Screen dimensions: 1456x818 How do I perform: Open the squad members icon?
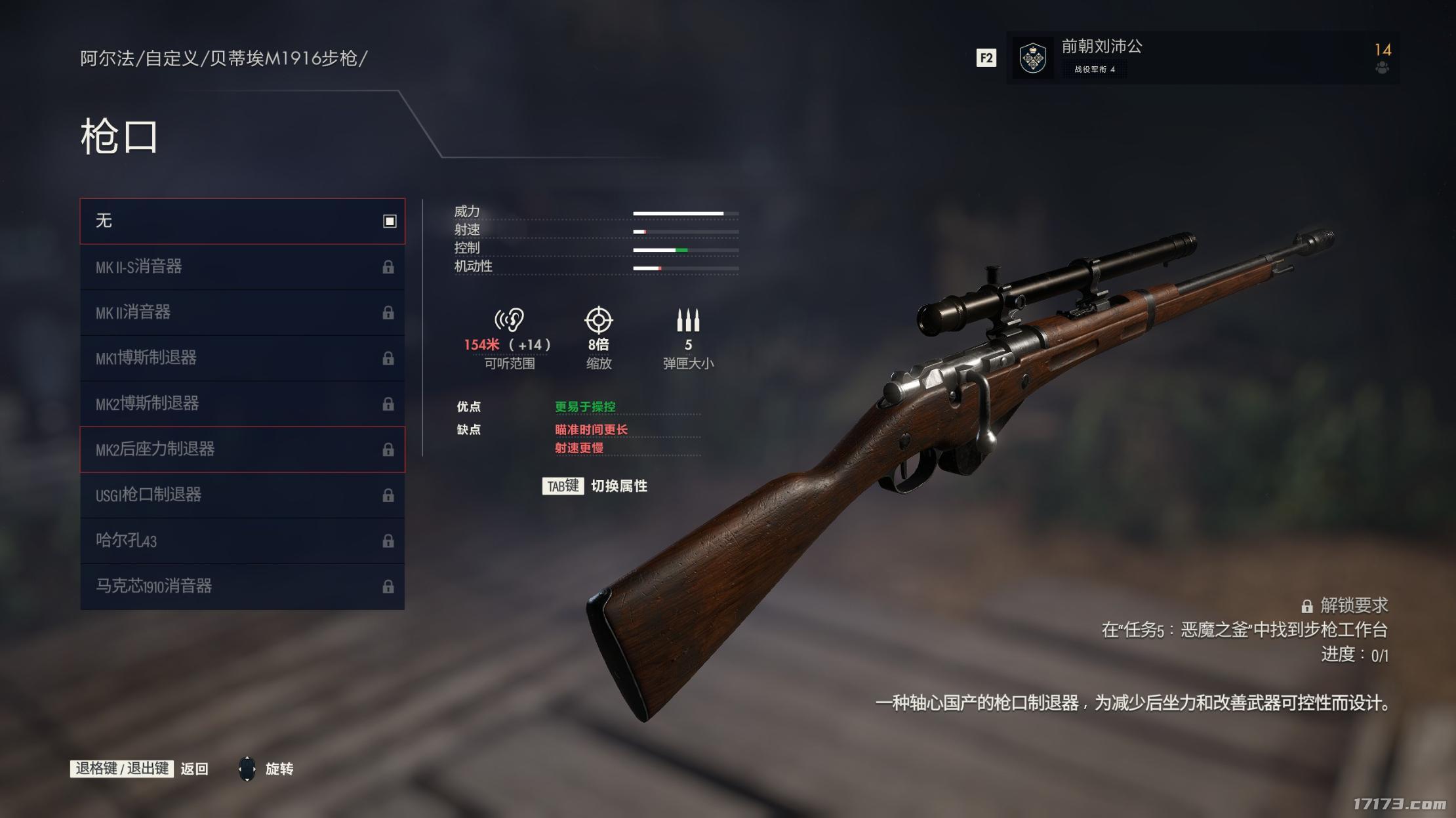tap(1382, 68)
